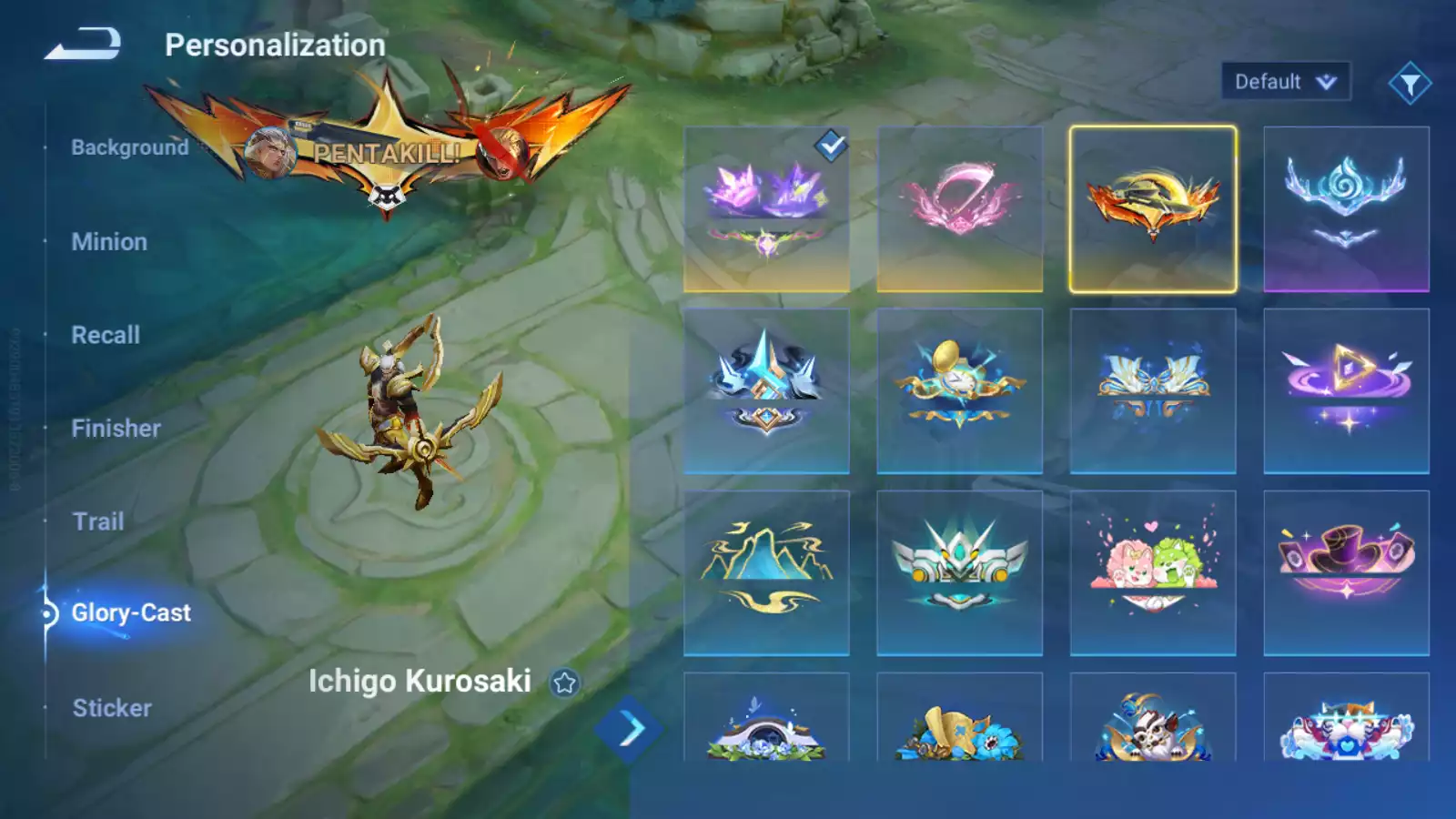
Task: Click the blue arrow to collapse preview
Action: [x=629, y=729]
